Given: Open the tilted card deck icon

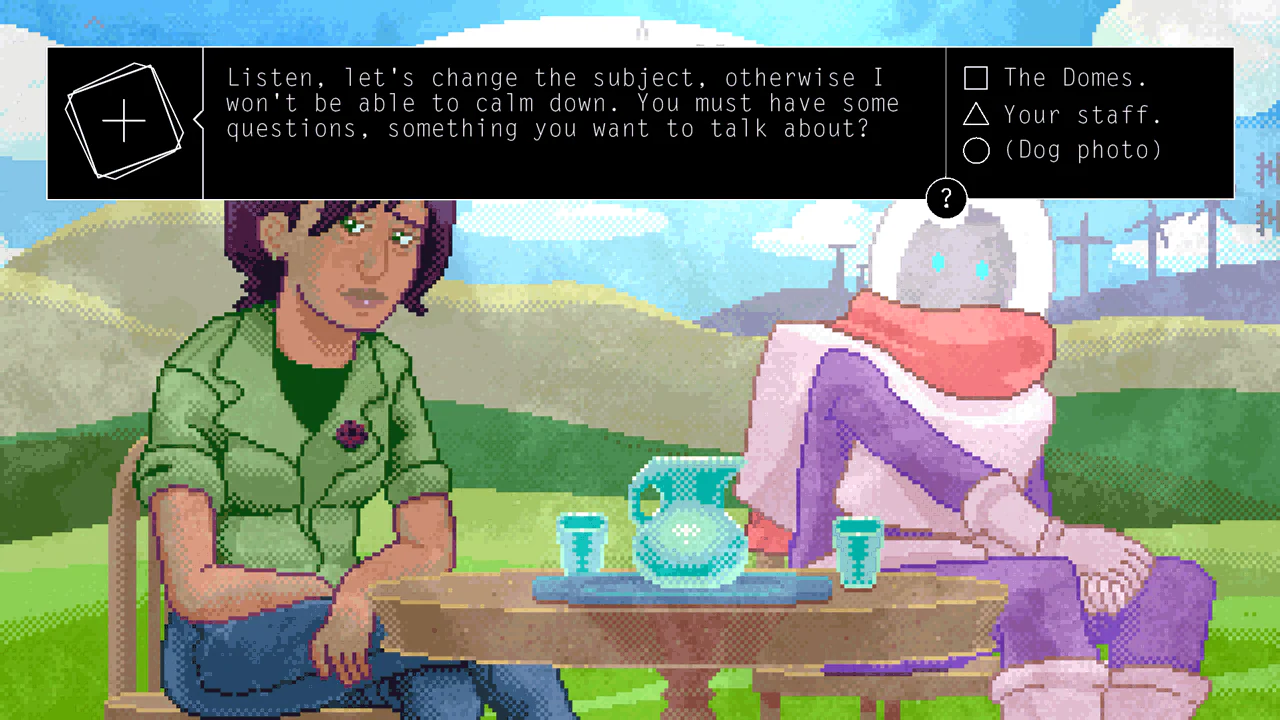Looking at the screenshot, I should 124,120.
